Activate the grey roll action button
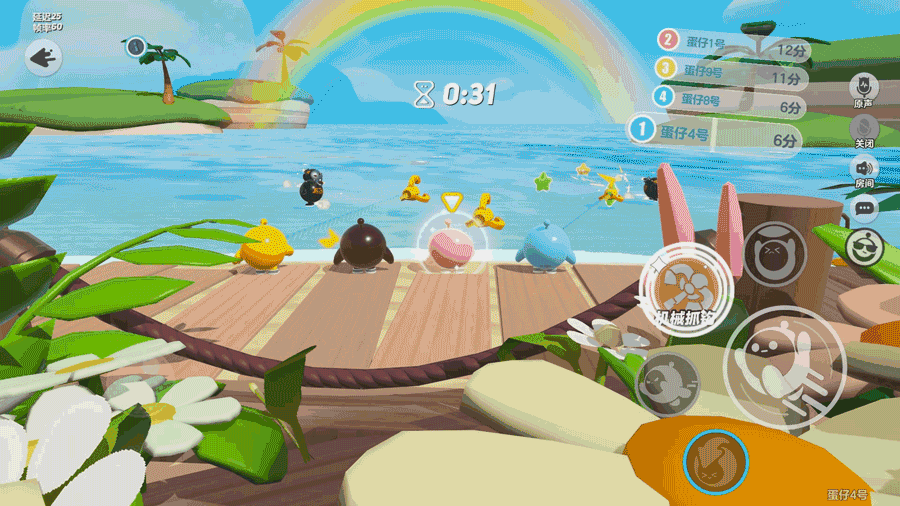 tap(667, 384)
